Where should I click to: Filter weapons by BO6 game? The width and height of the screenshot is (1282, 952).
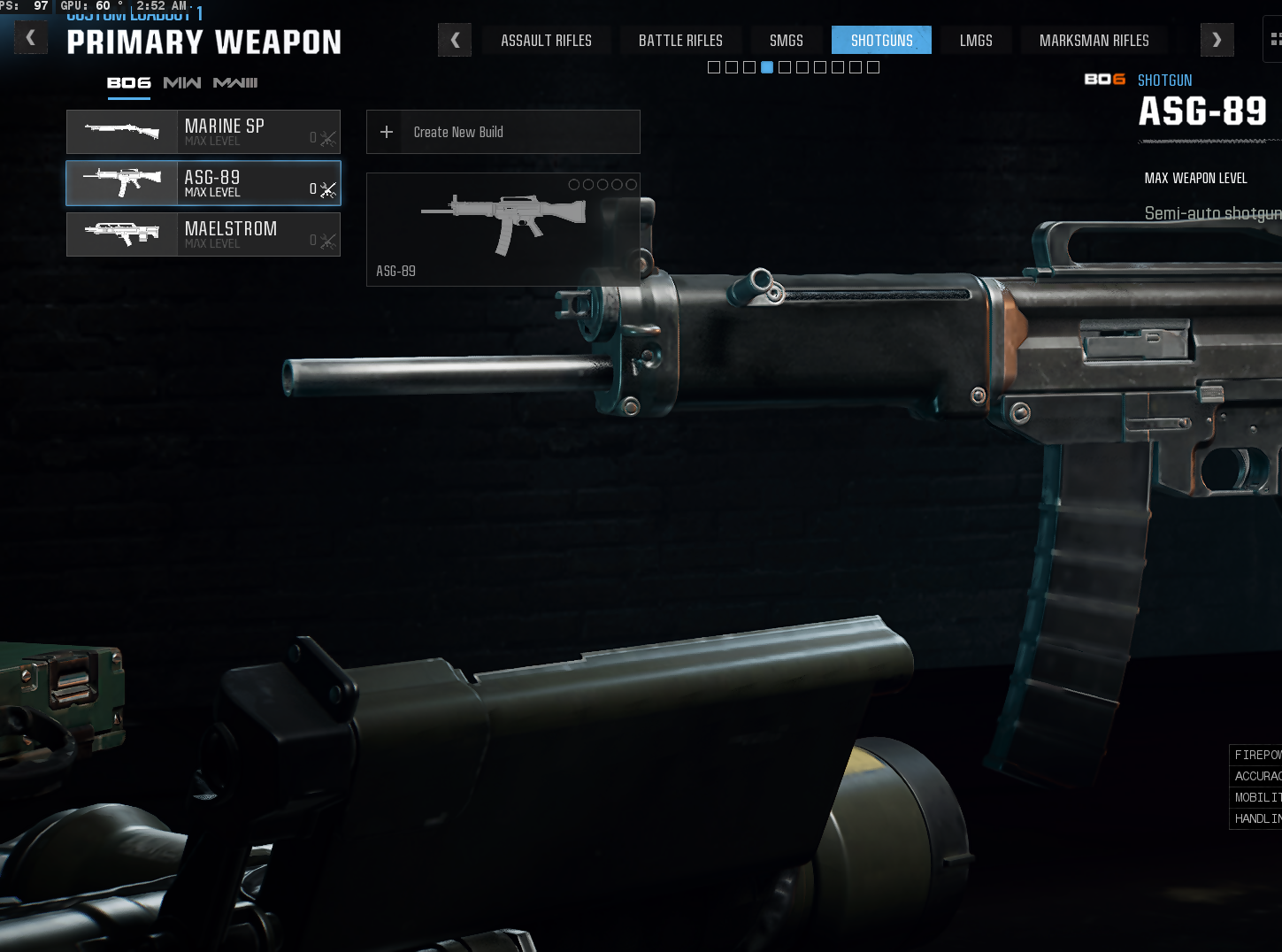click(x=129, y=82)
